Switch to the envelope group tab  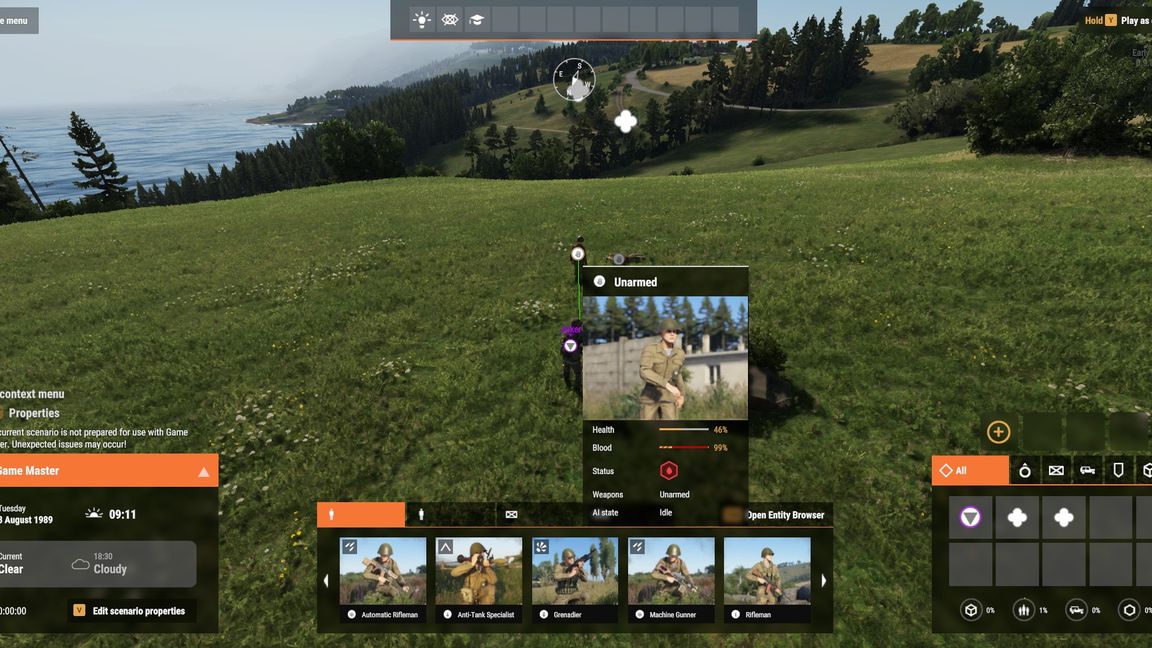tap(512, 515)
